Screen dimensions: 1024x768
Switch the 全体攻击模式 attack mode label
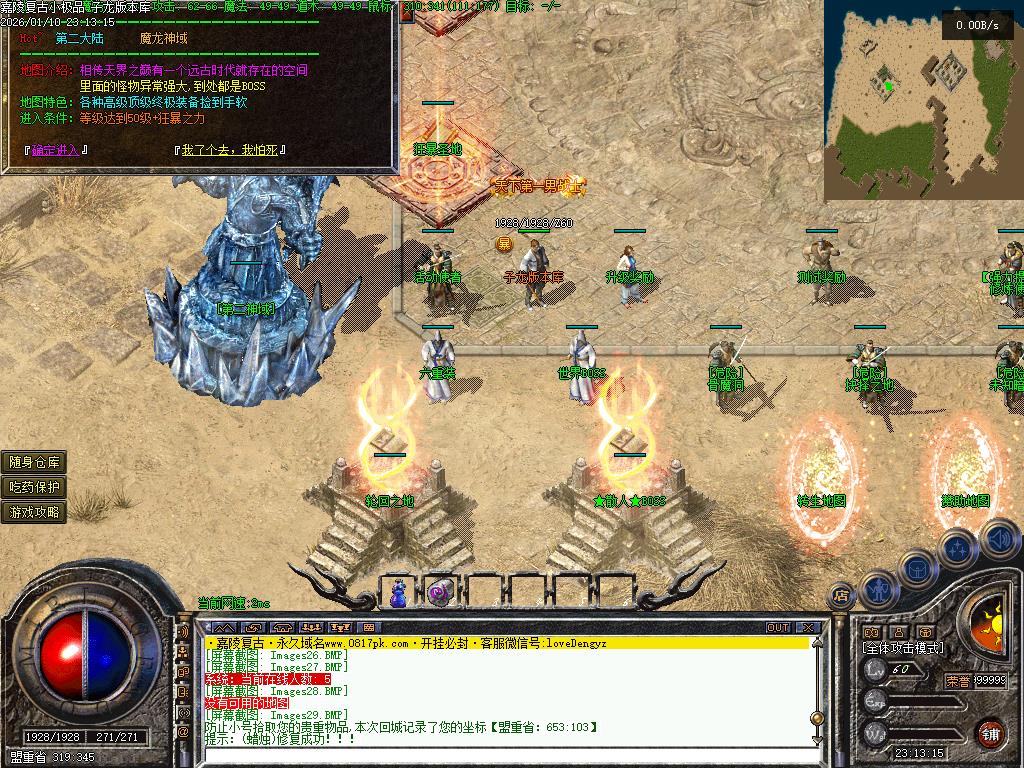902,648
